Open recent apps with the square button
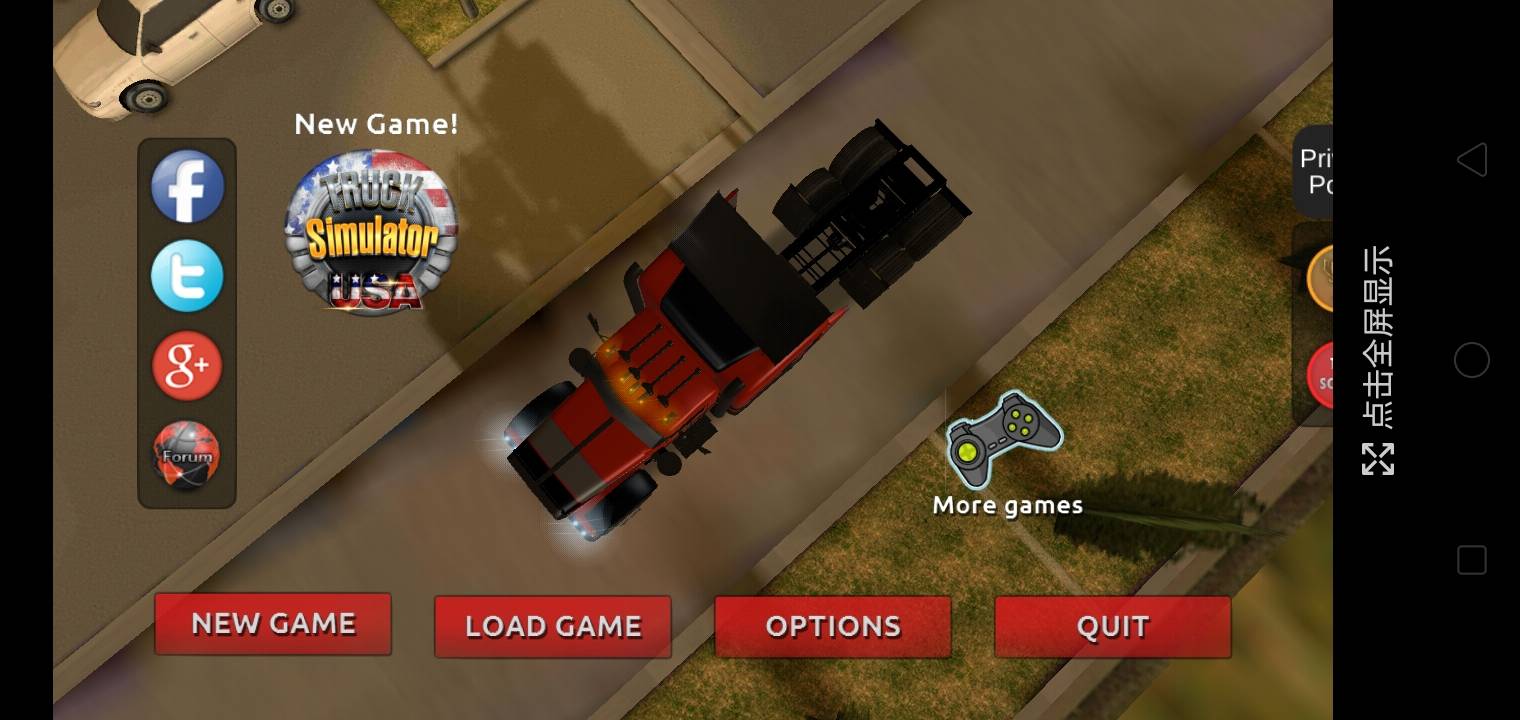 (x=1472, y=560)
